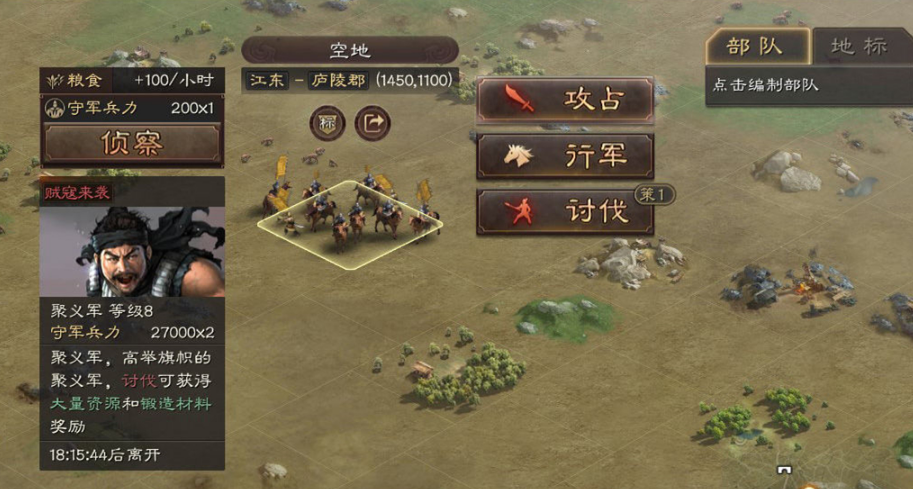Choose the 攻占 attack-and-occupy option
The width and height of the screenshot is (913, 489).
coord(565,100)
